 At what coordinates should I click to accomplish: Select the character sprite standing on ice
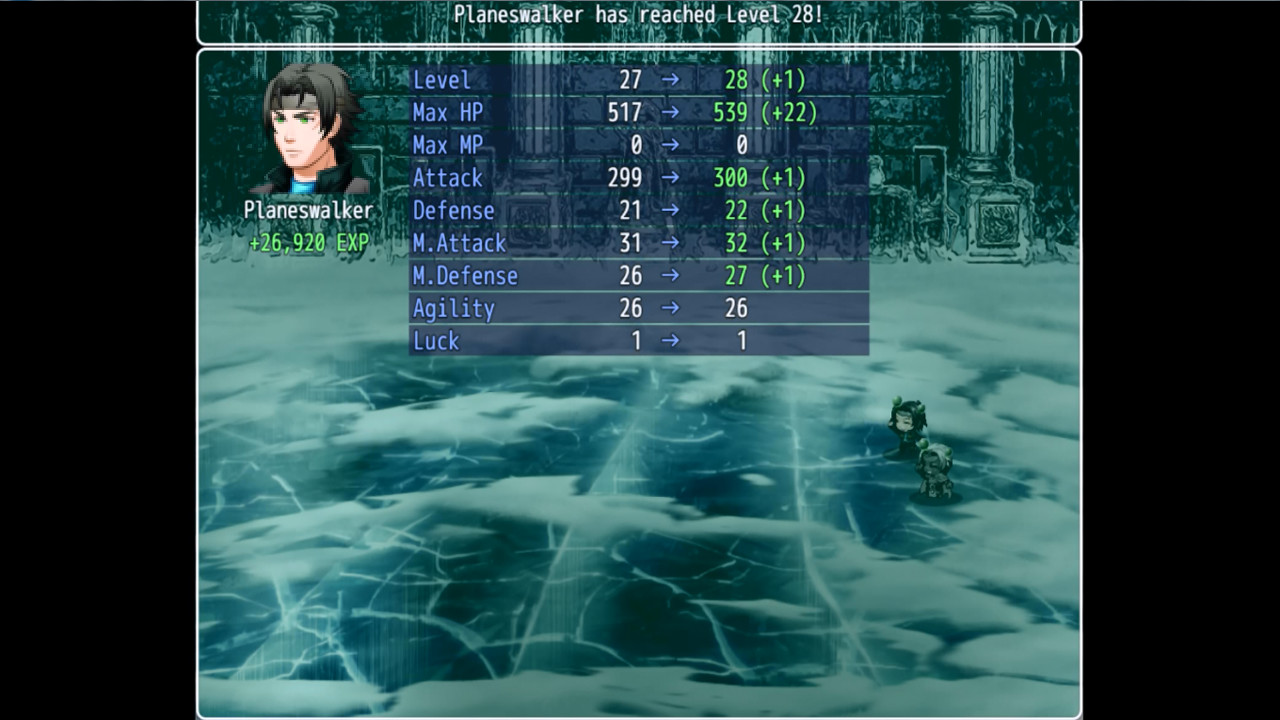coord(906,425)
